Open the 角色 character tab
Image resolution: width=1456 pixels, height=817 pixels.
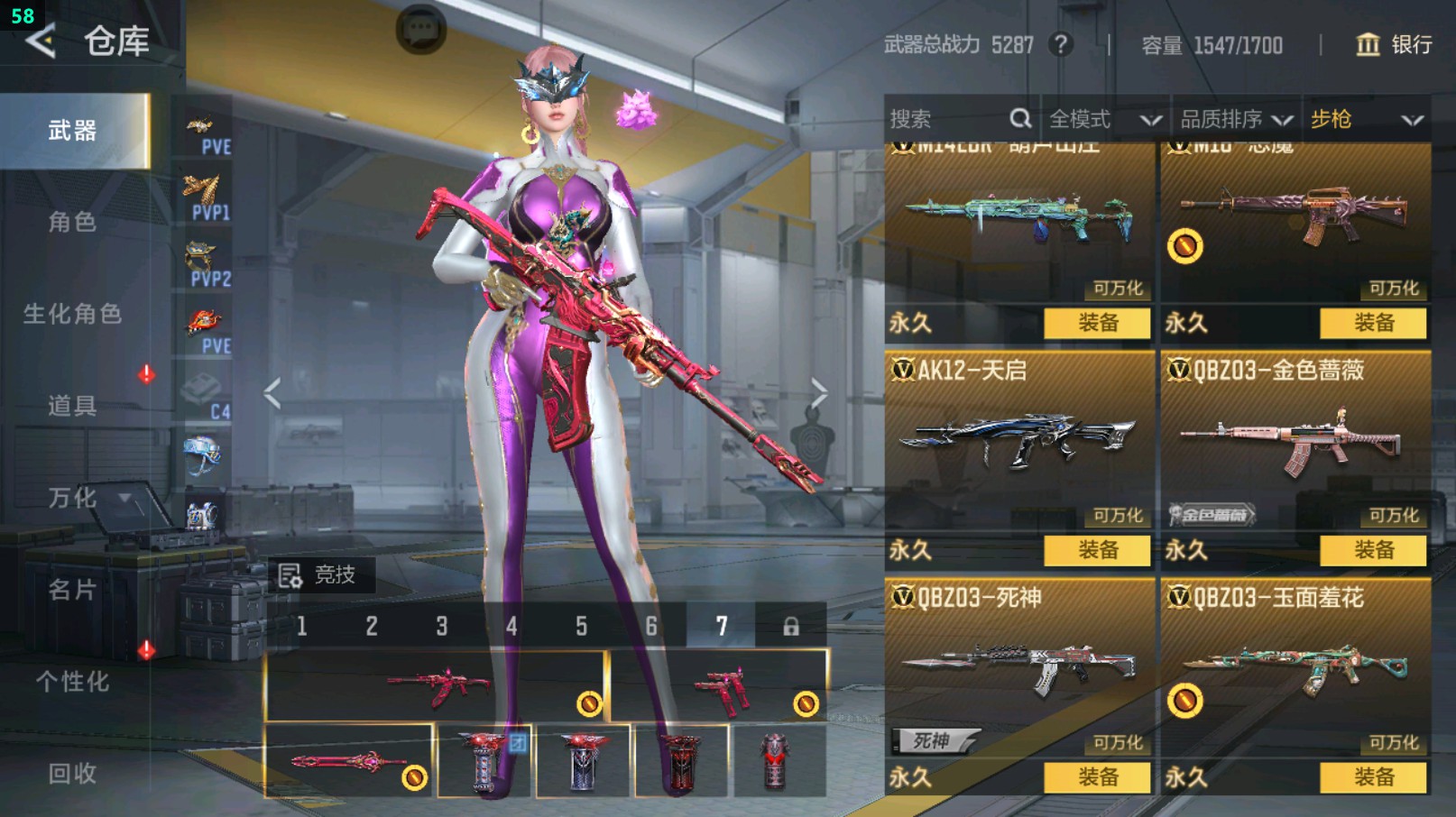[x=72, y=222]
